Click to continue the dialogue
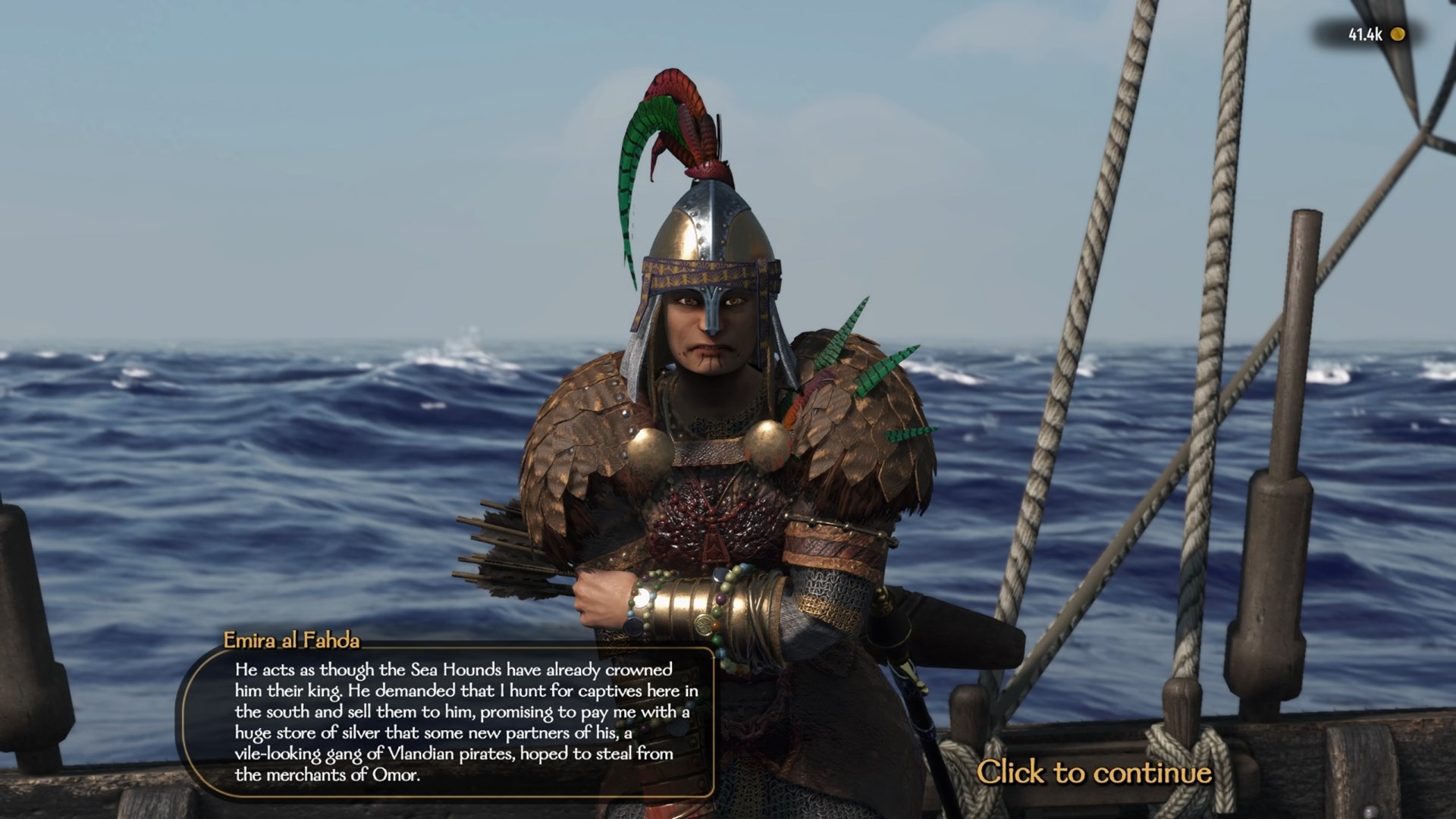This screenshot has width=1456, height=819. pos(1094,772)
